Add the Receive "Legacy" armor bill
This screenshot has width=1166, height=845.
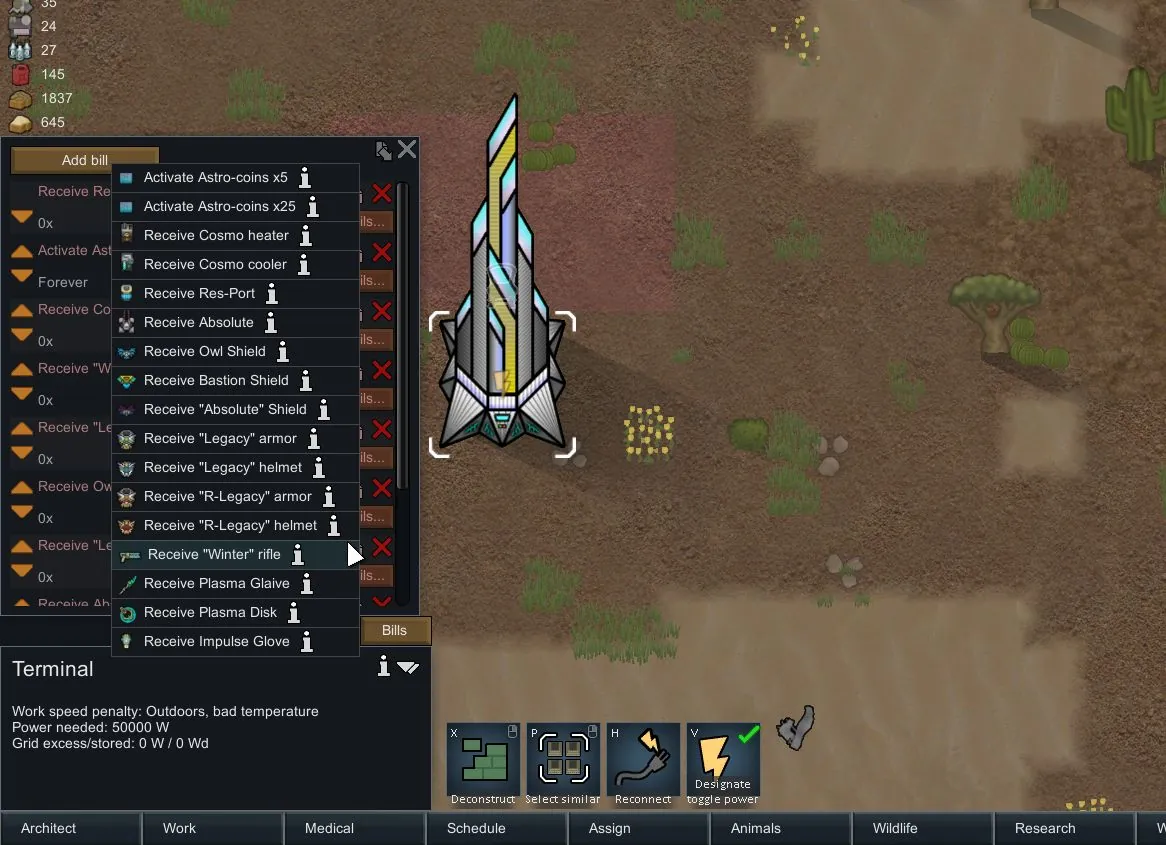click(x=220, y=439)
